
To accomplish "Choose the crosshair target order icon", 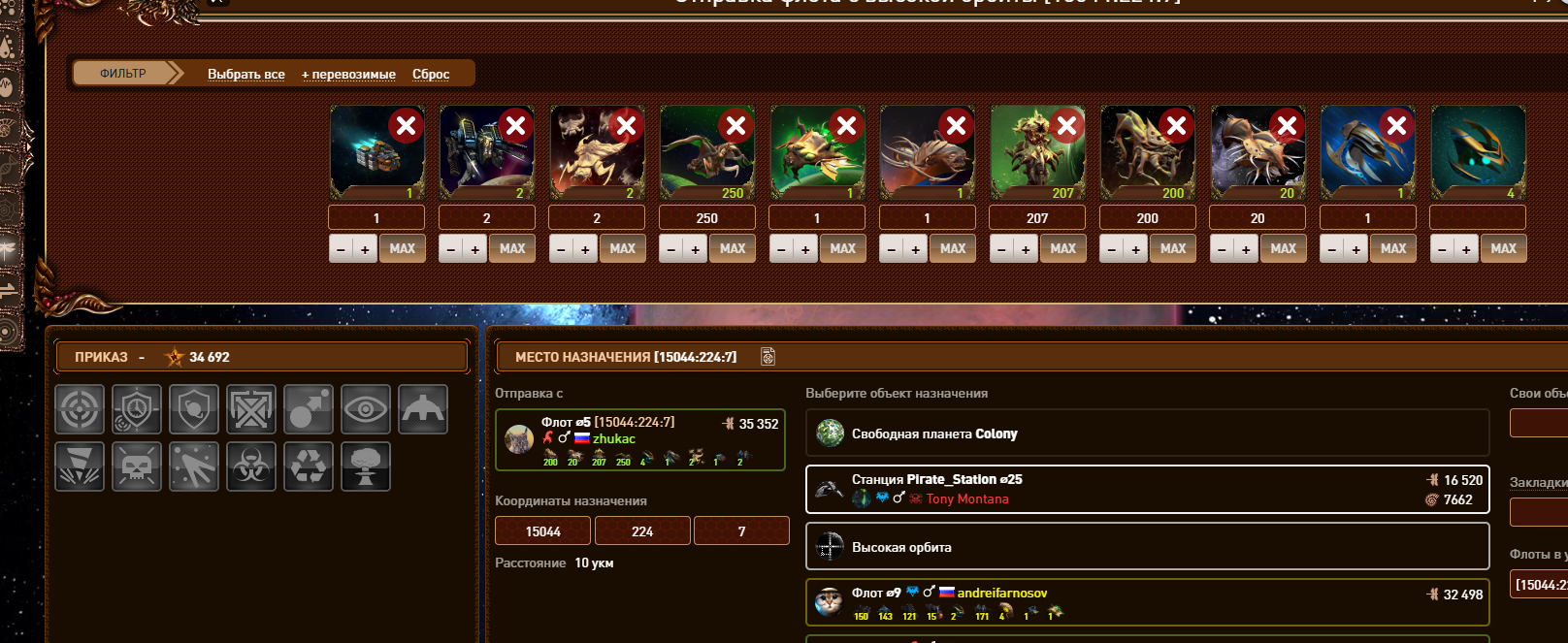I will click(80, 409).
